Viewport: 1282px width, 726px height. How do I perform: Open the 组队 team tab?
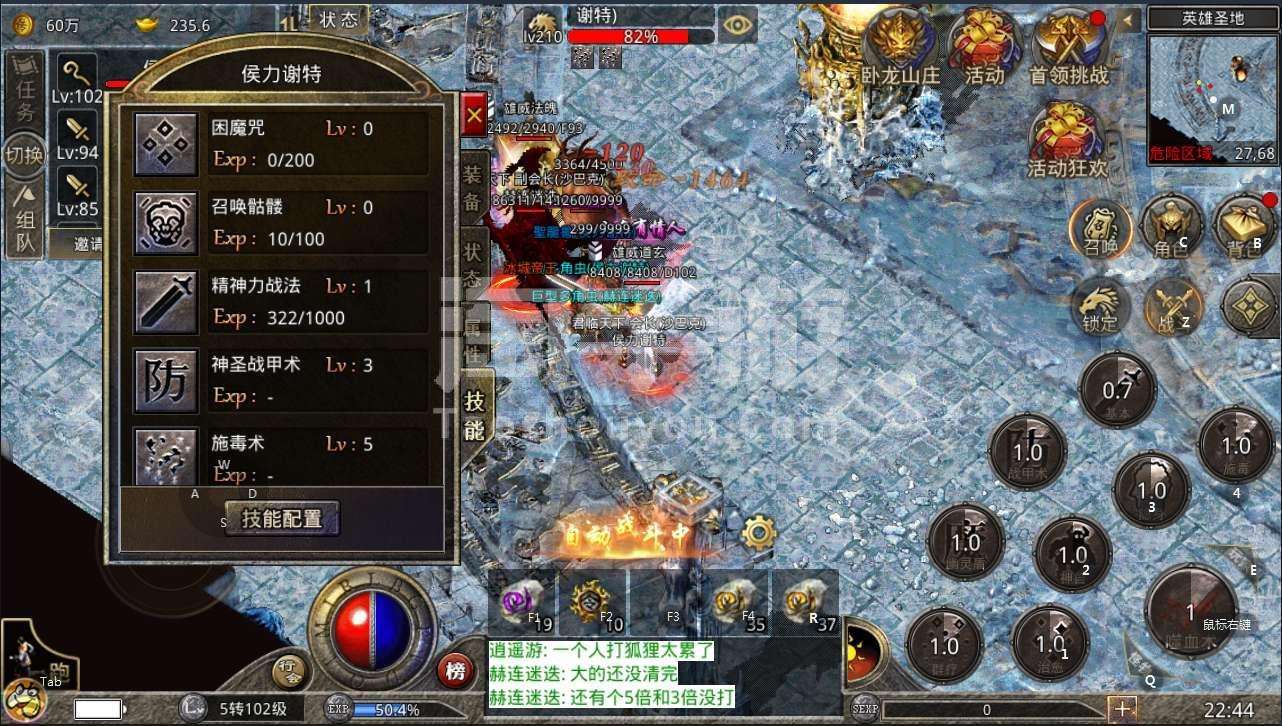point(26,221)
